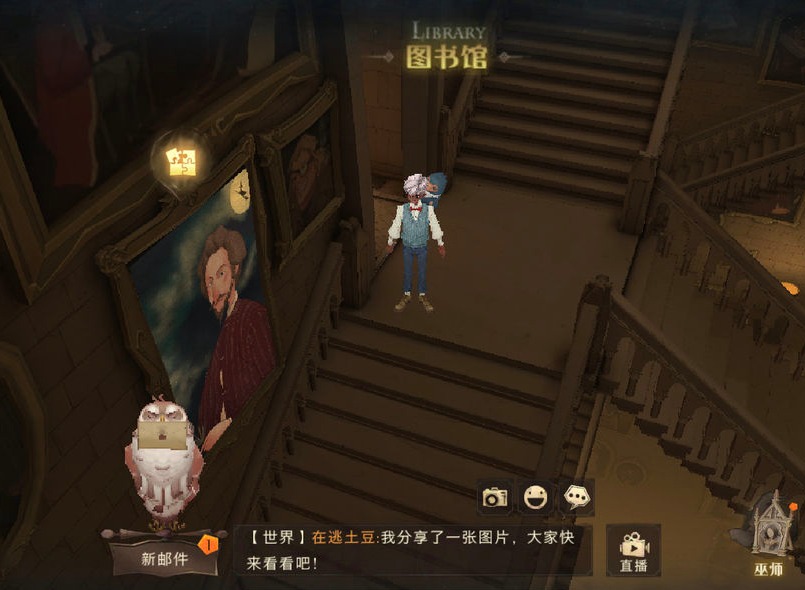Open the camera screenshot tool
The image size is (805, 590).
click(x=495, y=497)
